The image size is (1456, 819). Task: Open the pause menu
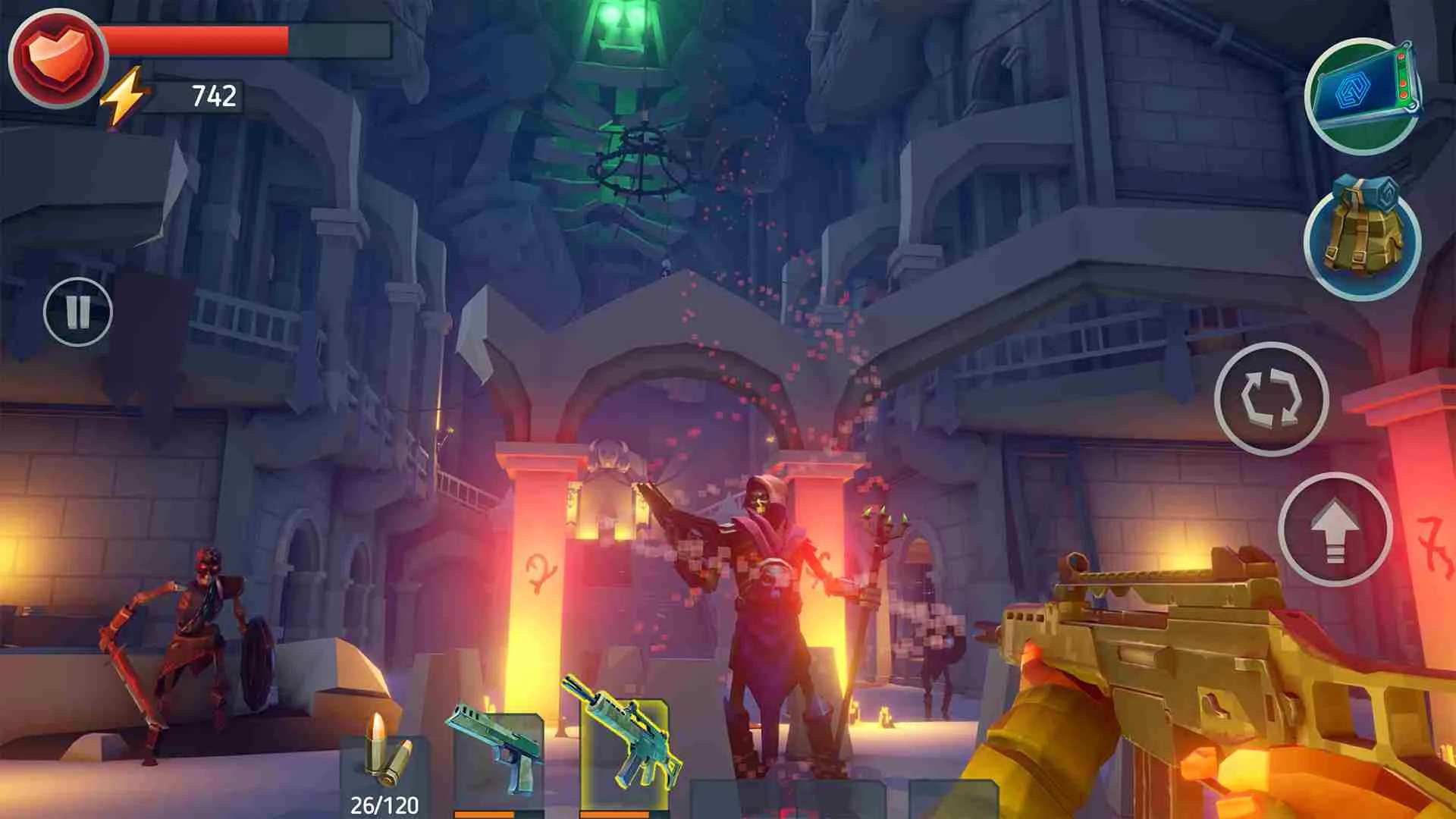78,311
